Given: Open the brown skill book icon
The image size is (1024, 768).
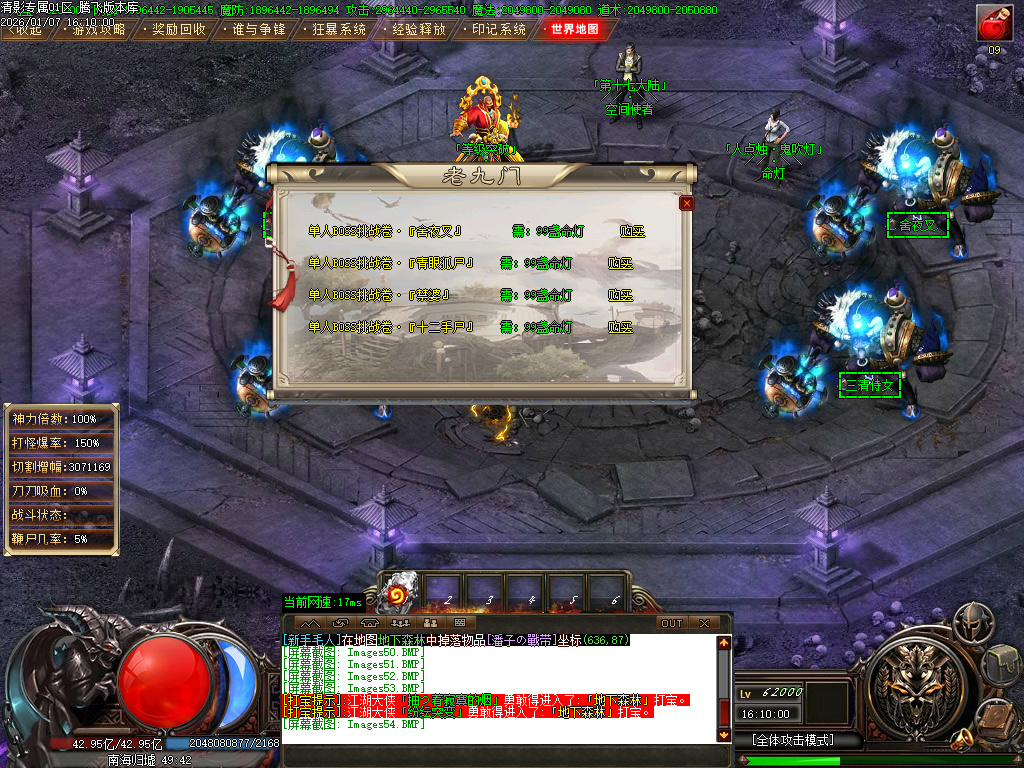Looking at the screenshot, I should (x=995, y=716).
